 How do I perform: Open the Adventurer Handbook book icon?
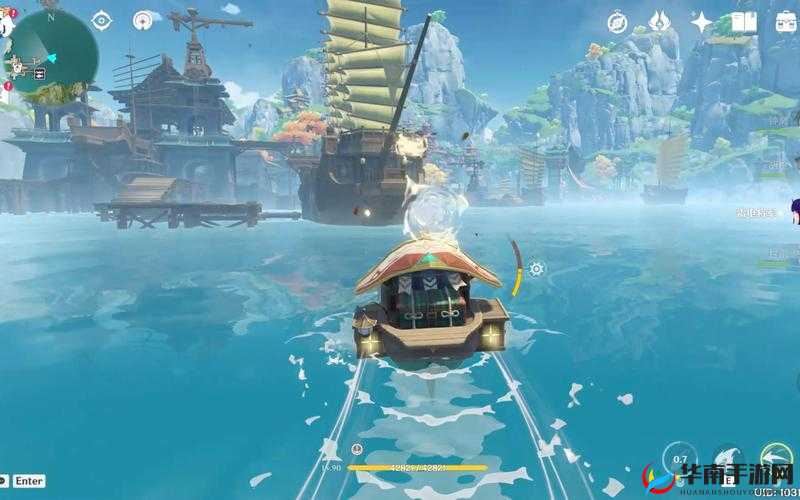tap(743, 21)
